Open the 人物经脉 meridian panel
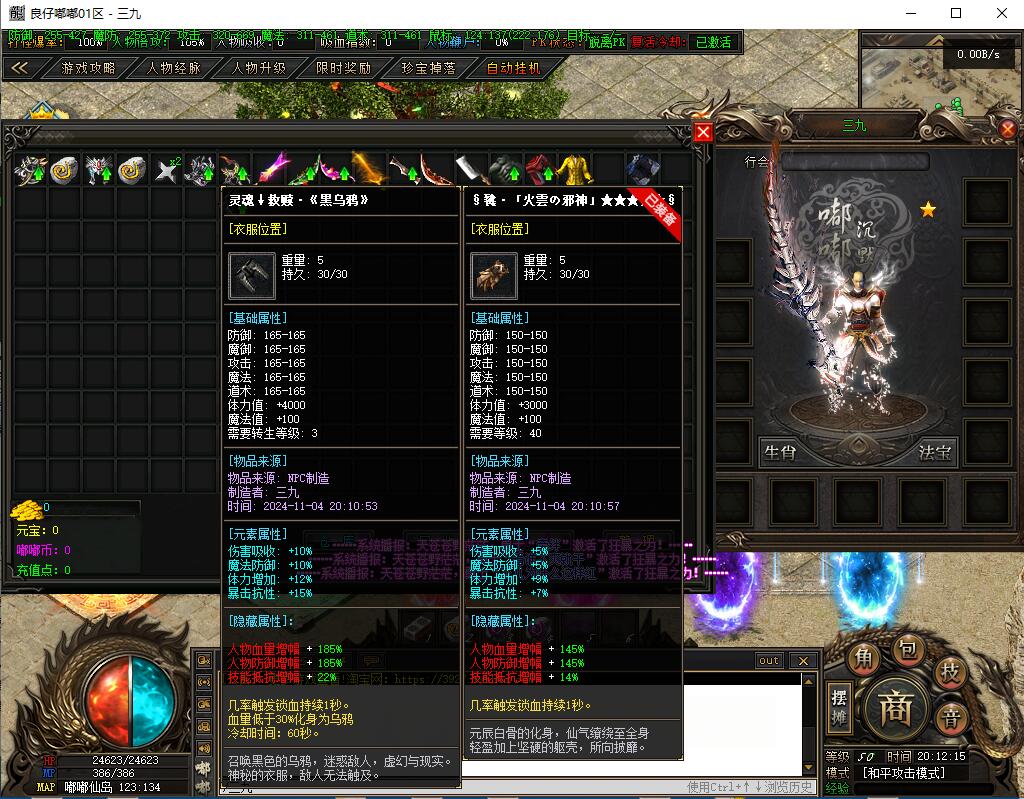The image size is (1024, 799). click(174, 68)
